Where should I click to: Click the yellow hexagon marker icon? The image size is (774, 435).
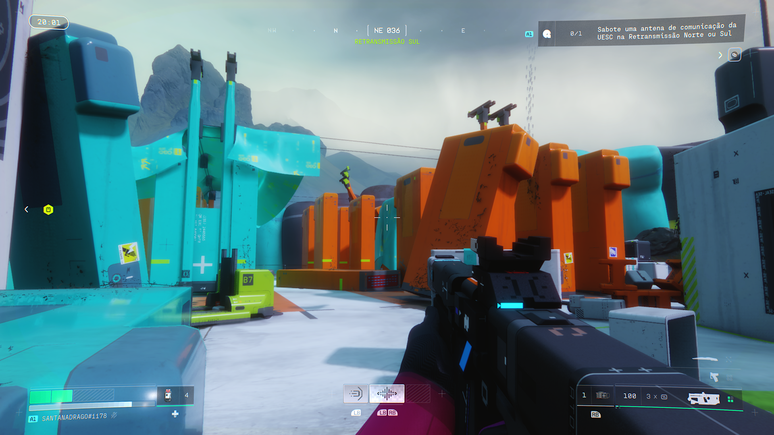pos(48,209)
